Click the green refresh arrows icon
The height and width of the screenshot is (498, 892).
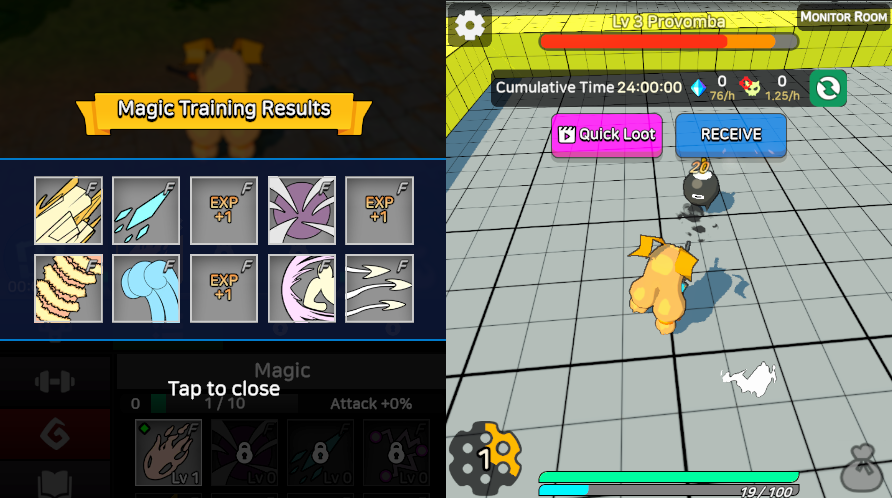828,88
